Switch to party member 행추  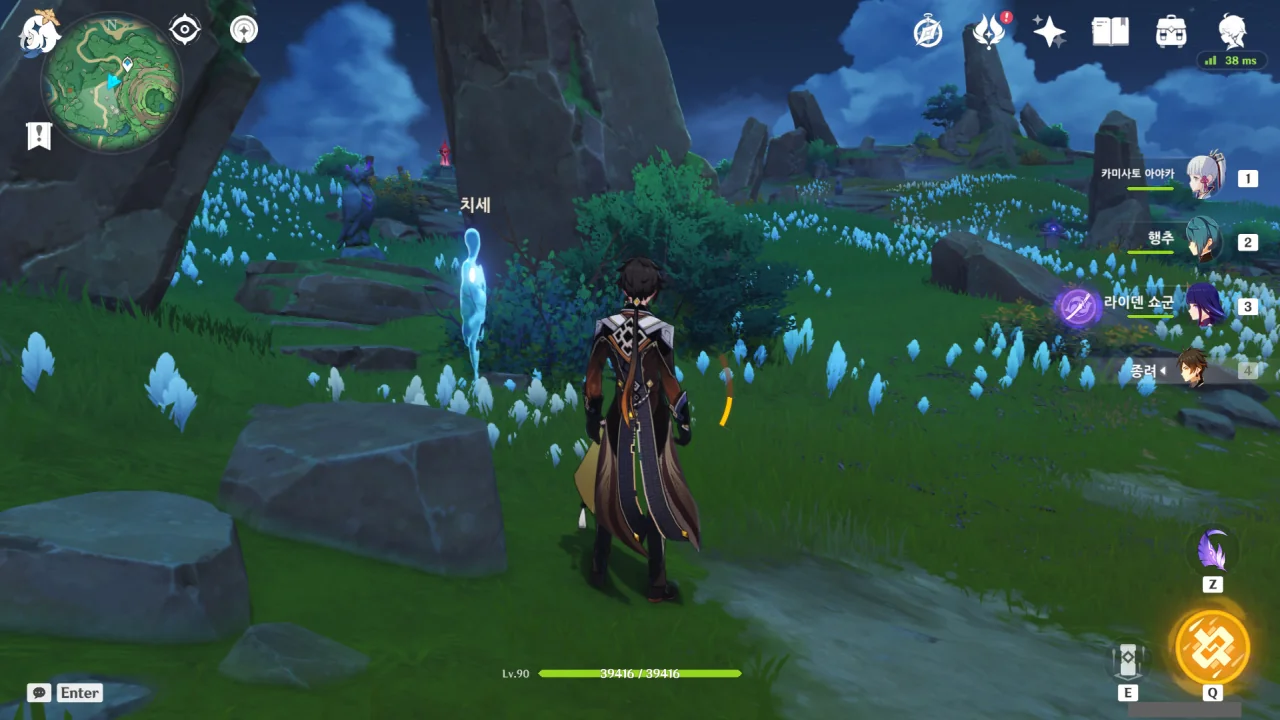pyautogui.click(x=1204, y=241)
